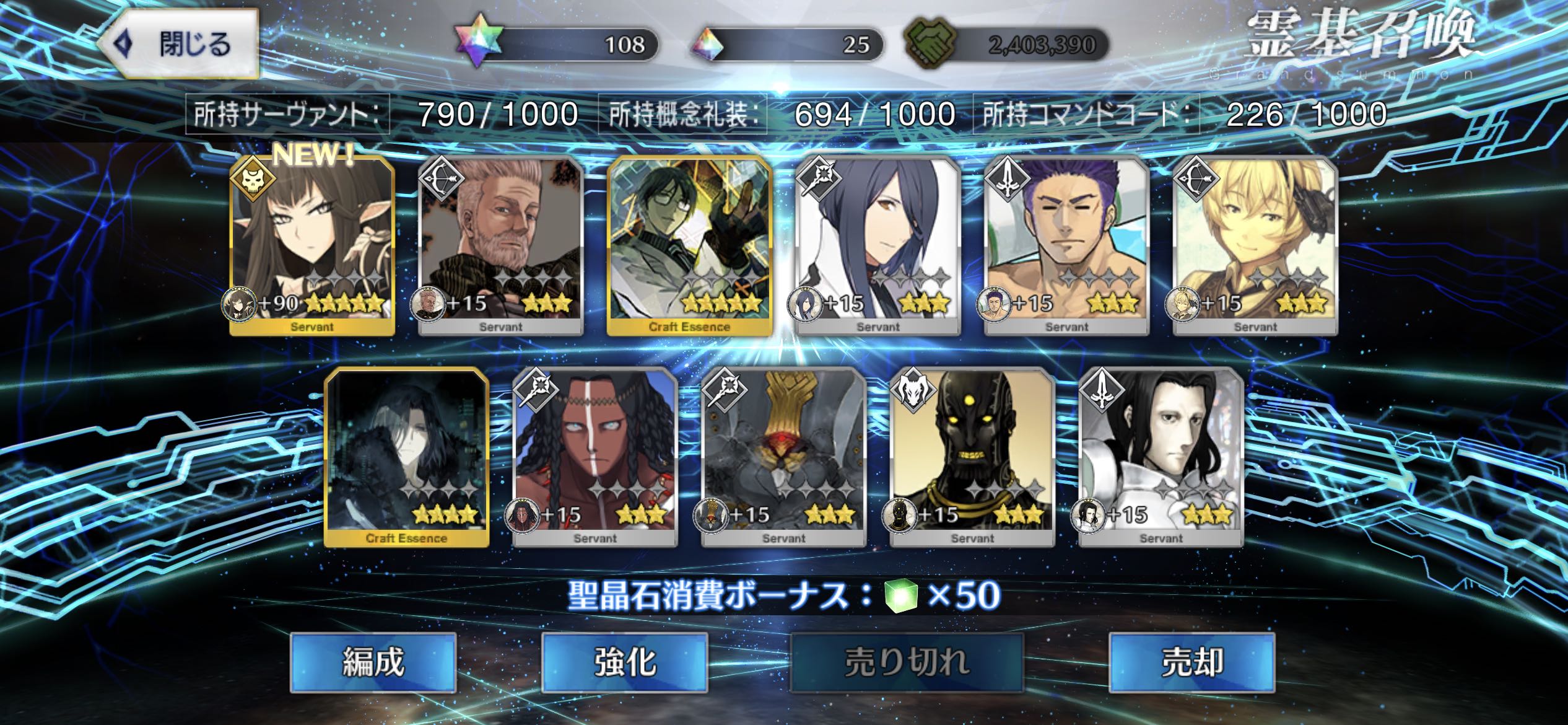Select the grey-bearded Archer servant card

coord(500,245)
